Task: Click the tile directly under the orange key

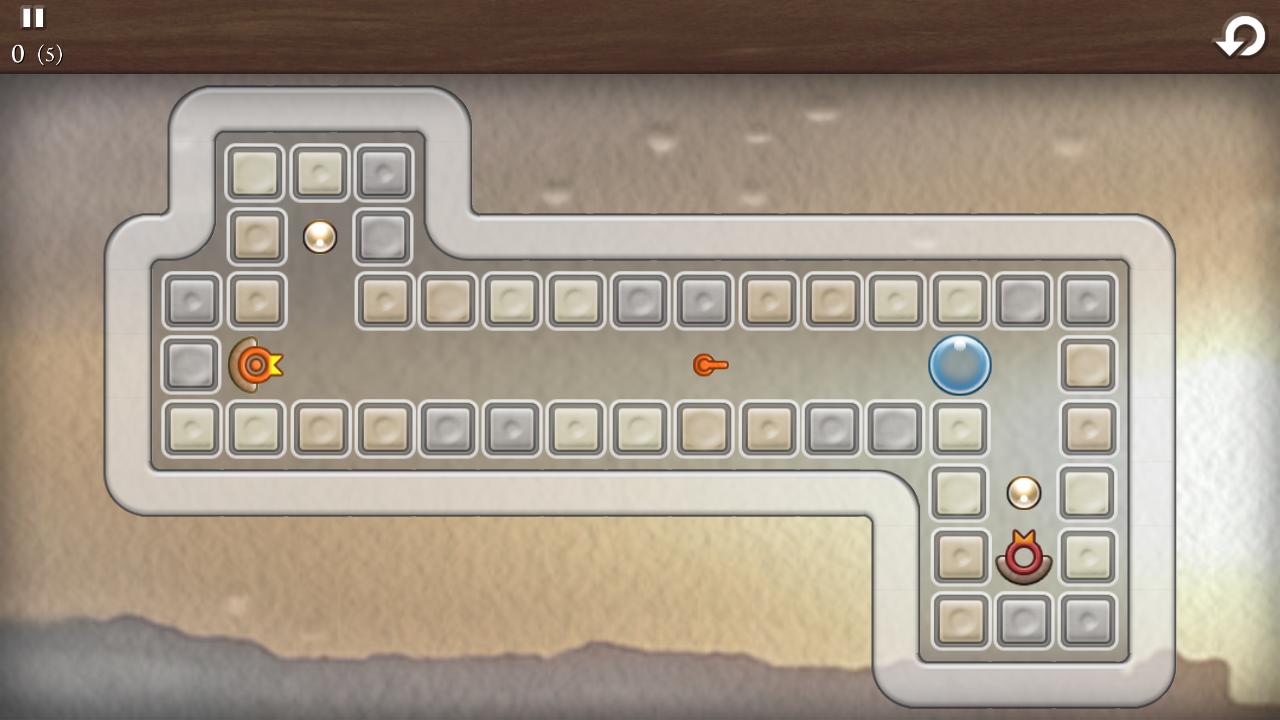Action: coord(704,428)
